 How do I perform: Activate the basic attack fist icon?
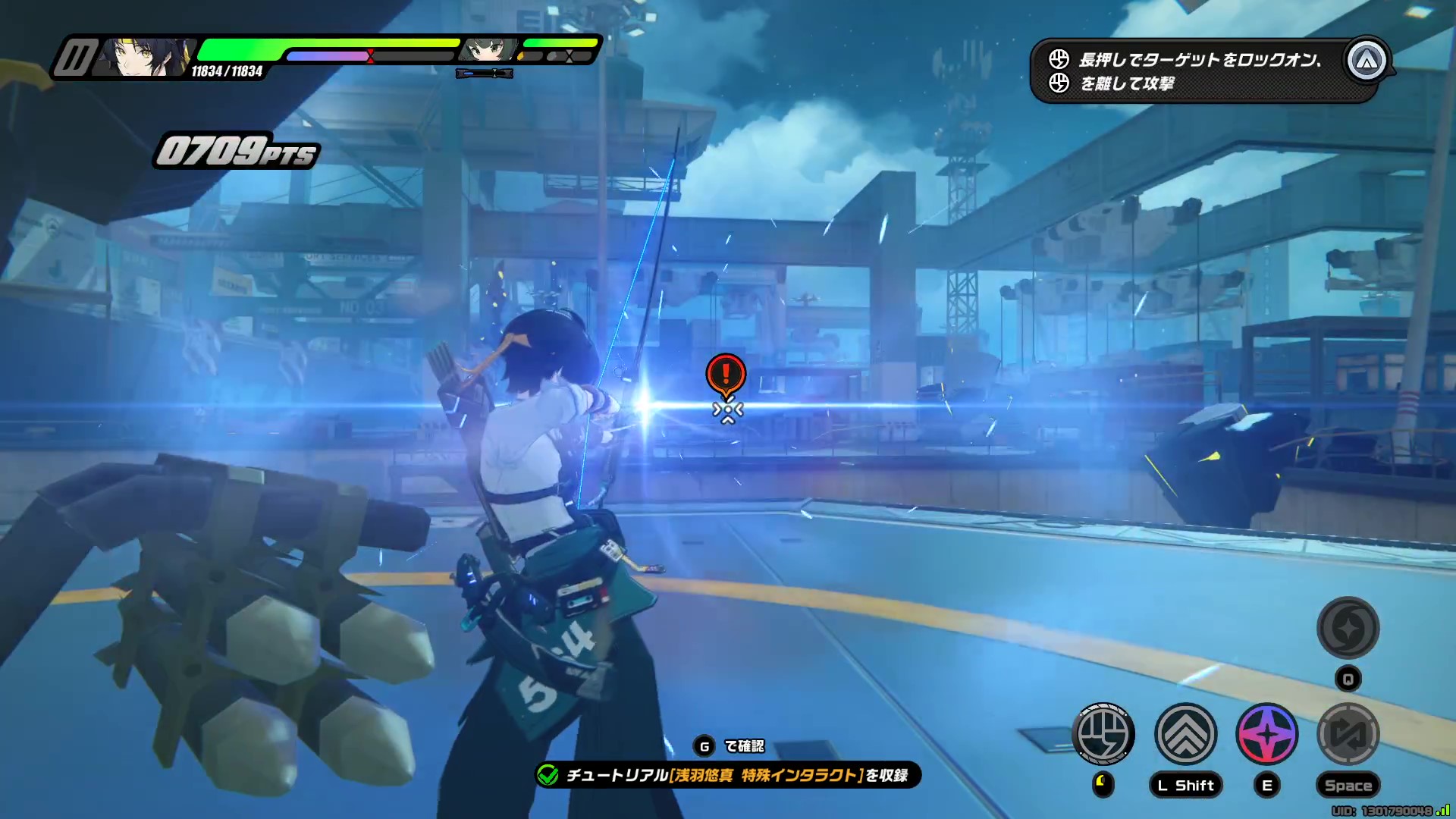[x=1103, y=733]
